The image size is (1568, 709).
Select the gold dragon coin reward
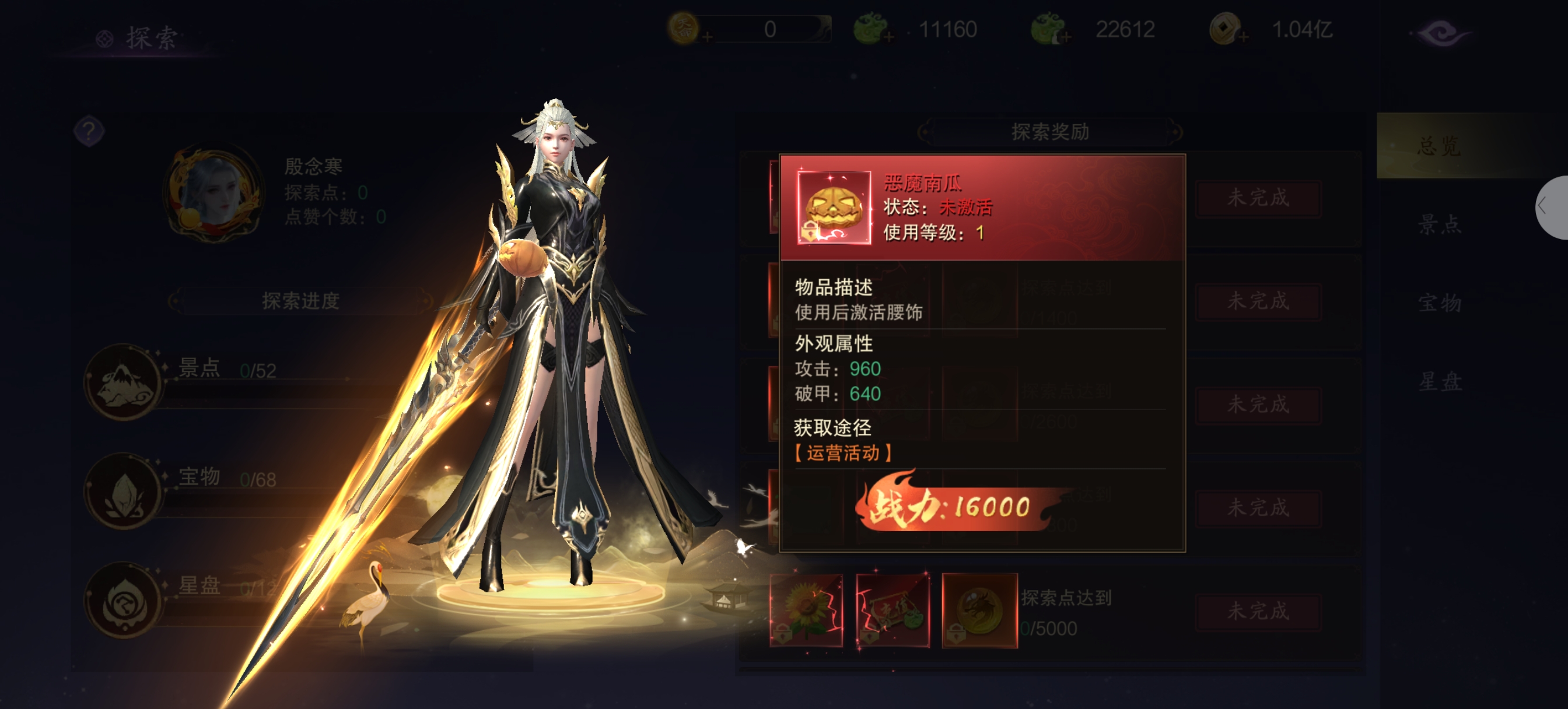coord(979,610)
